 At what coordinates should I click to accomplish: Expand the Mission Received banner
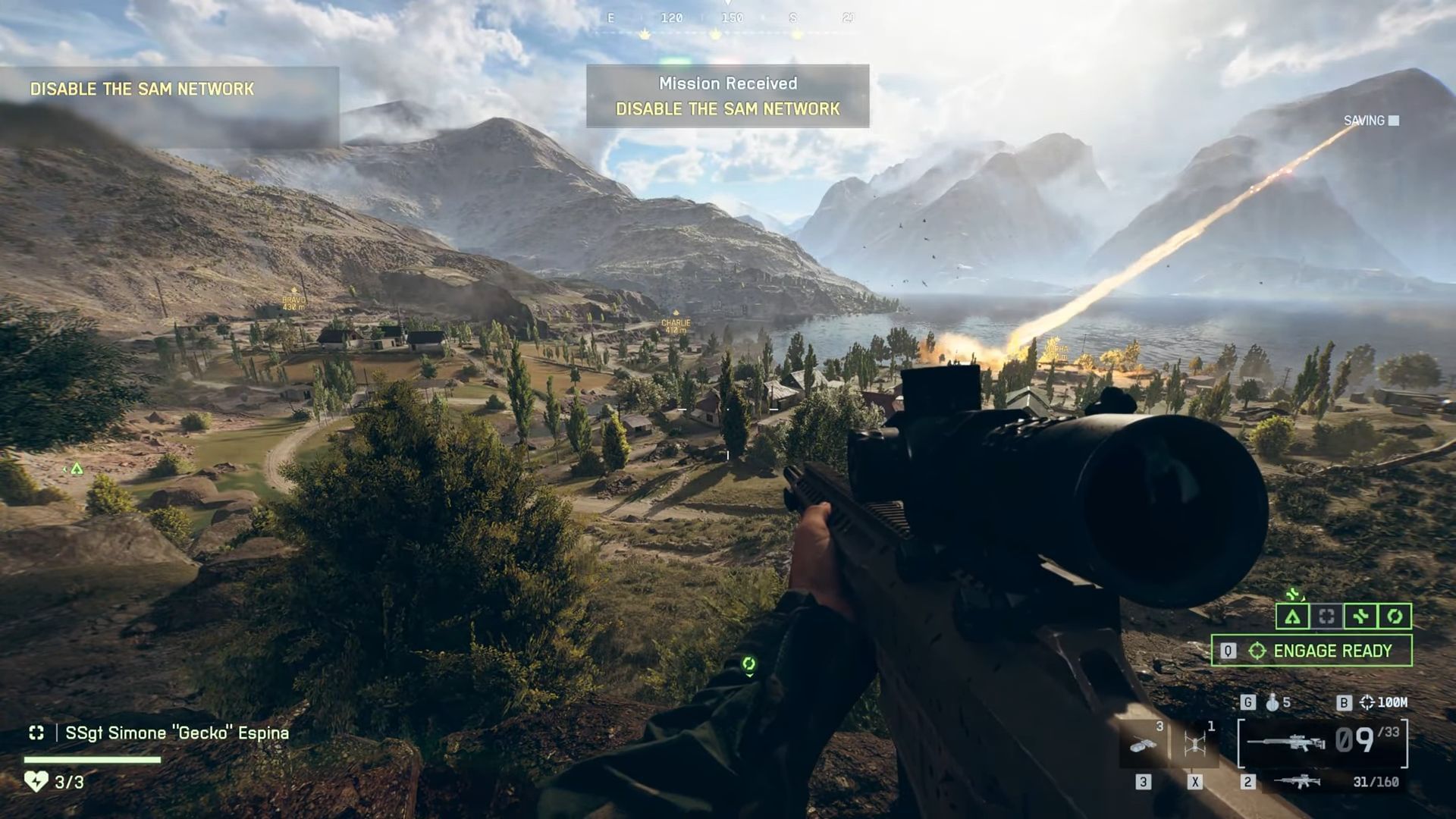[727, 96]
